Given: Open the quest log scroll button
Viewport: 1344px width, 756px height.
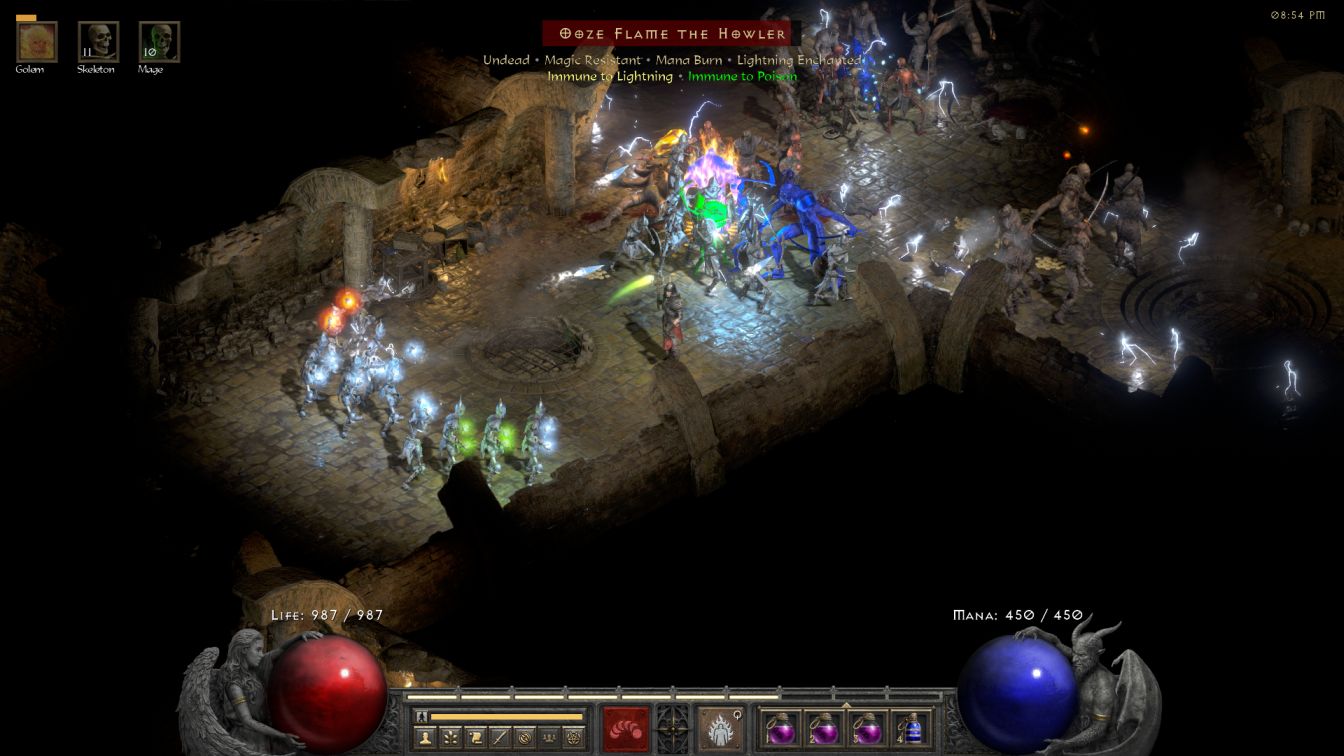Looking at the screenshot, I should (475, 738).
